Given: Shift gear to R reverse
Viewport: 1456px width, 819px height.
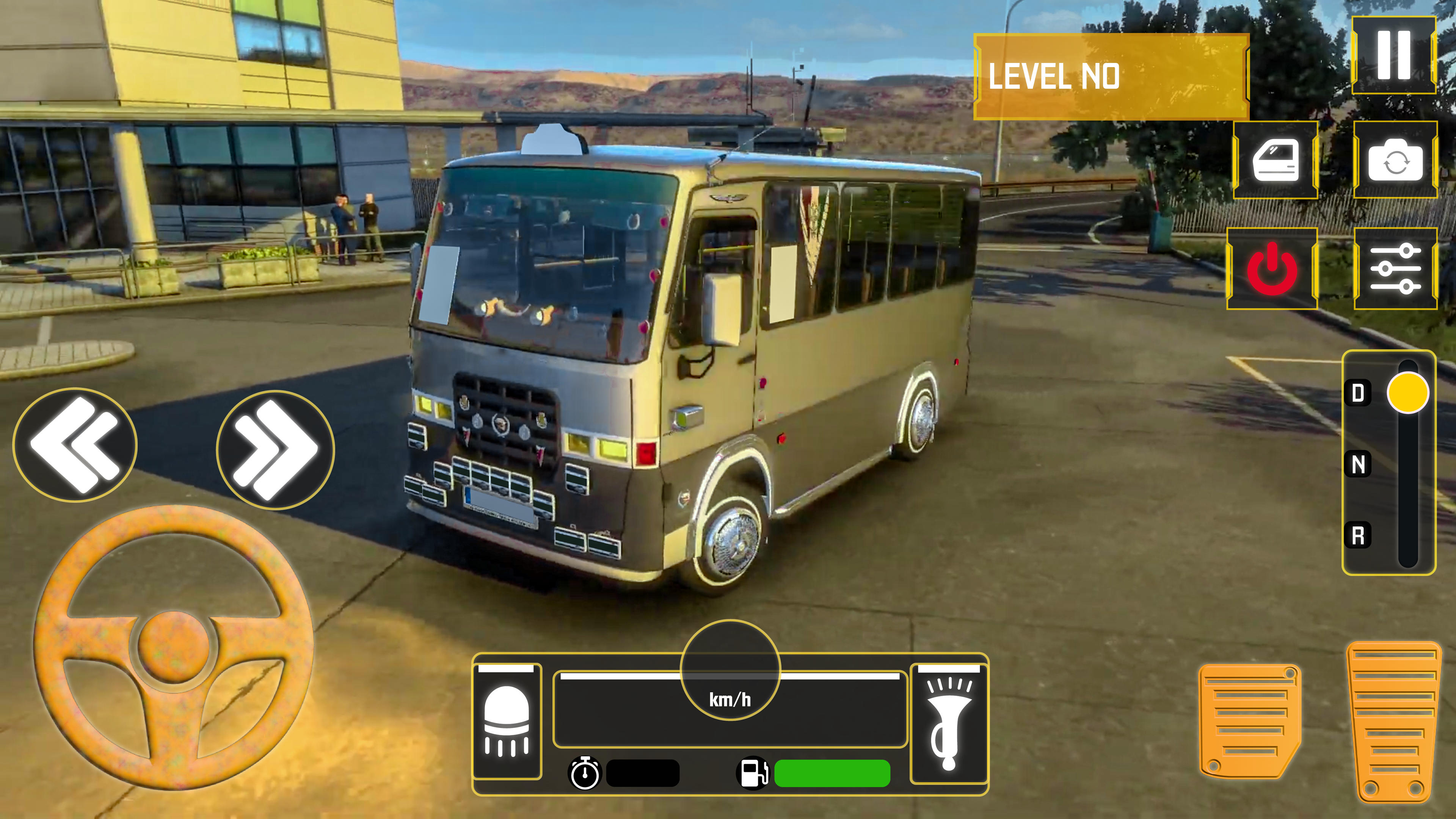Looking at the screenshot, I should click(1358, 535).
